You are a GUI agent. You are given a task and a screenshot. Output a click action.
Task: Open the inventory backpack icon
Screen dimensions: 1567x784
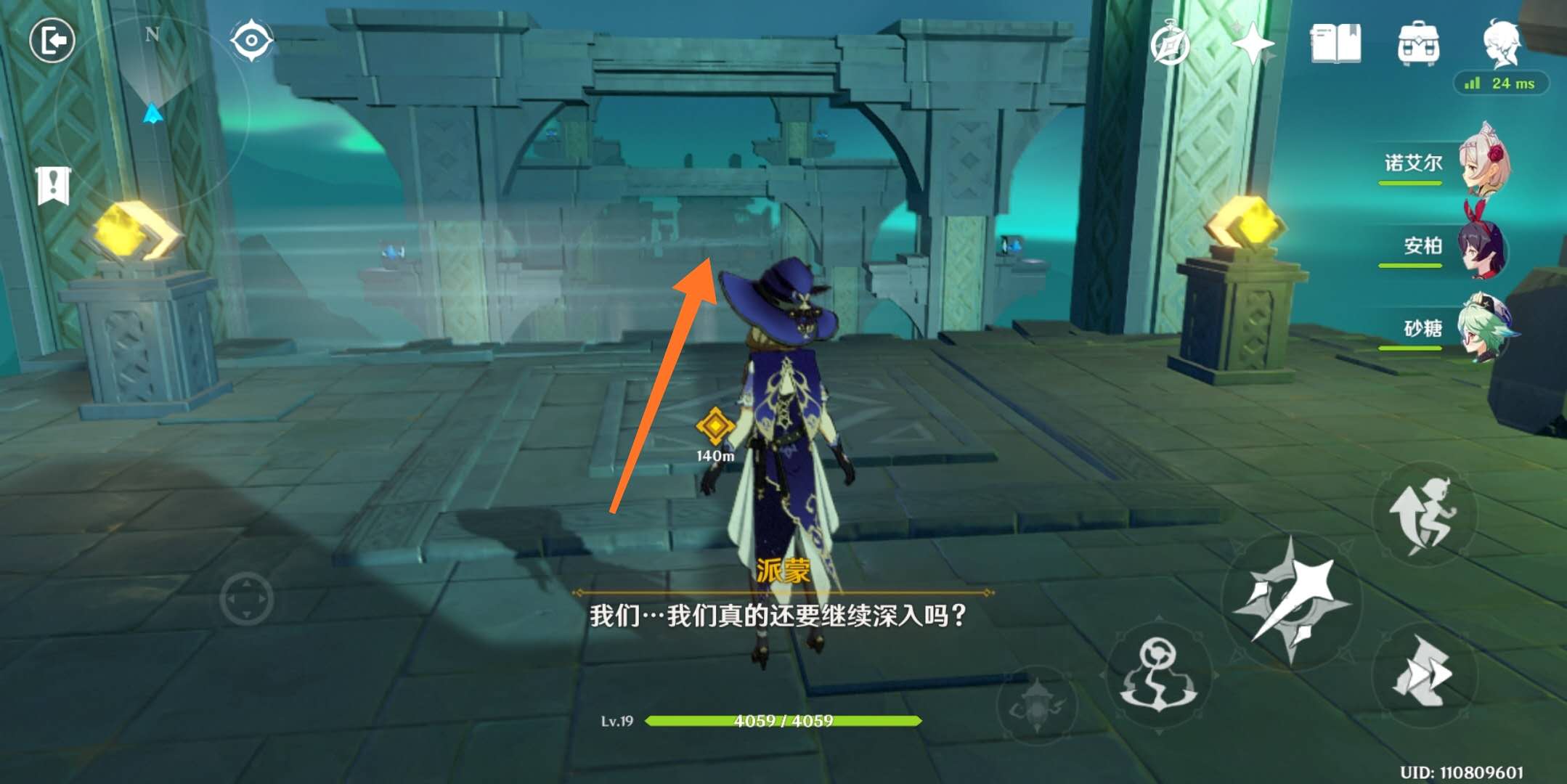(x=1420, y=44)
